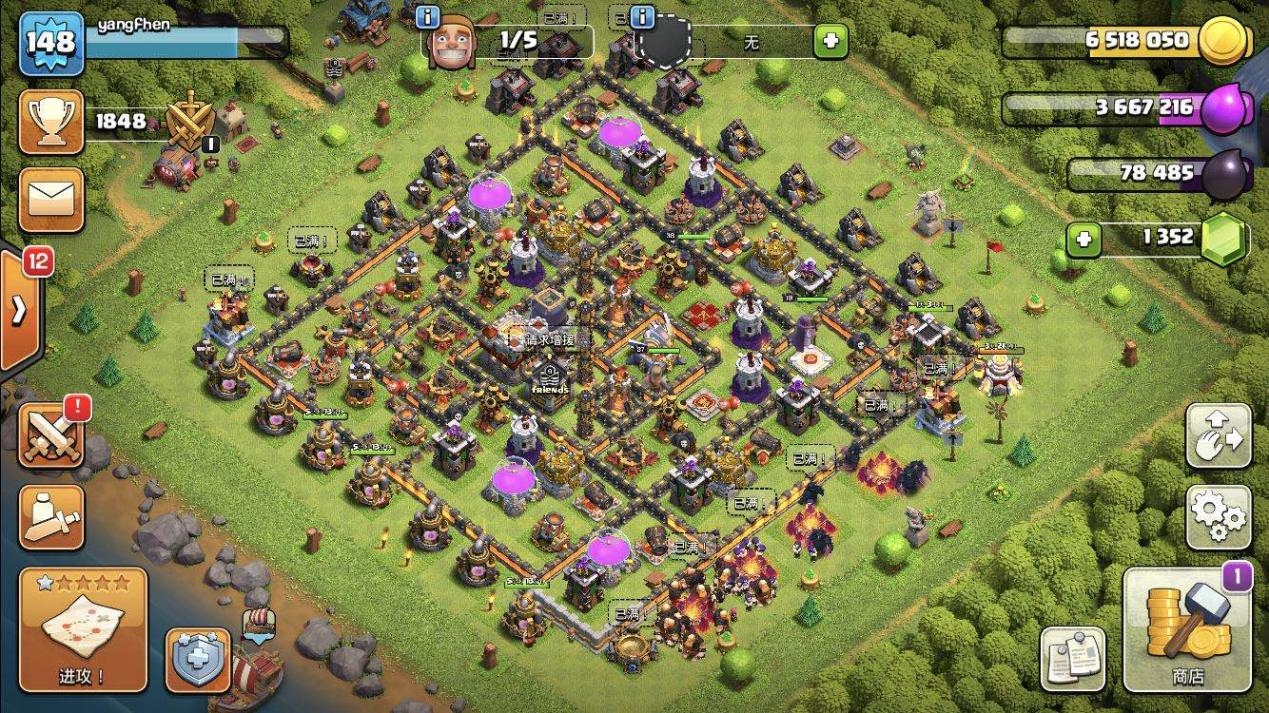
Task: Open the clipboard notes button
Action: tap(1073, 660)
